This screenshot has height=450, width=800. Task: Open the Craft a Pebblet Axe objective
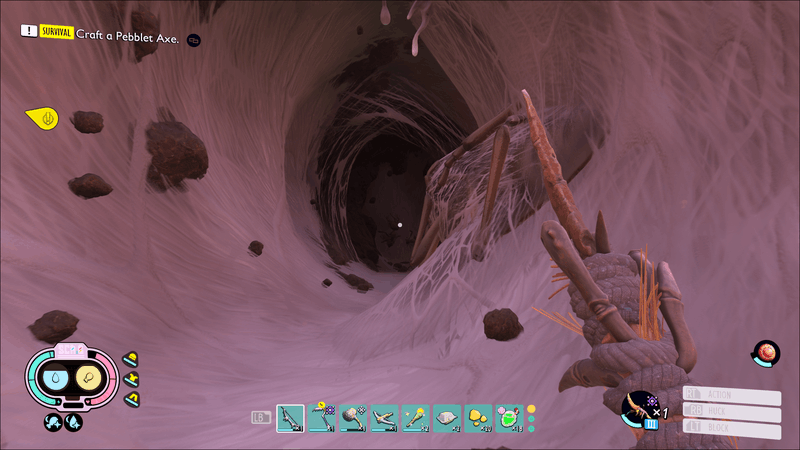pos(128,37)
